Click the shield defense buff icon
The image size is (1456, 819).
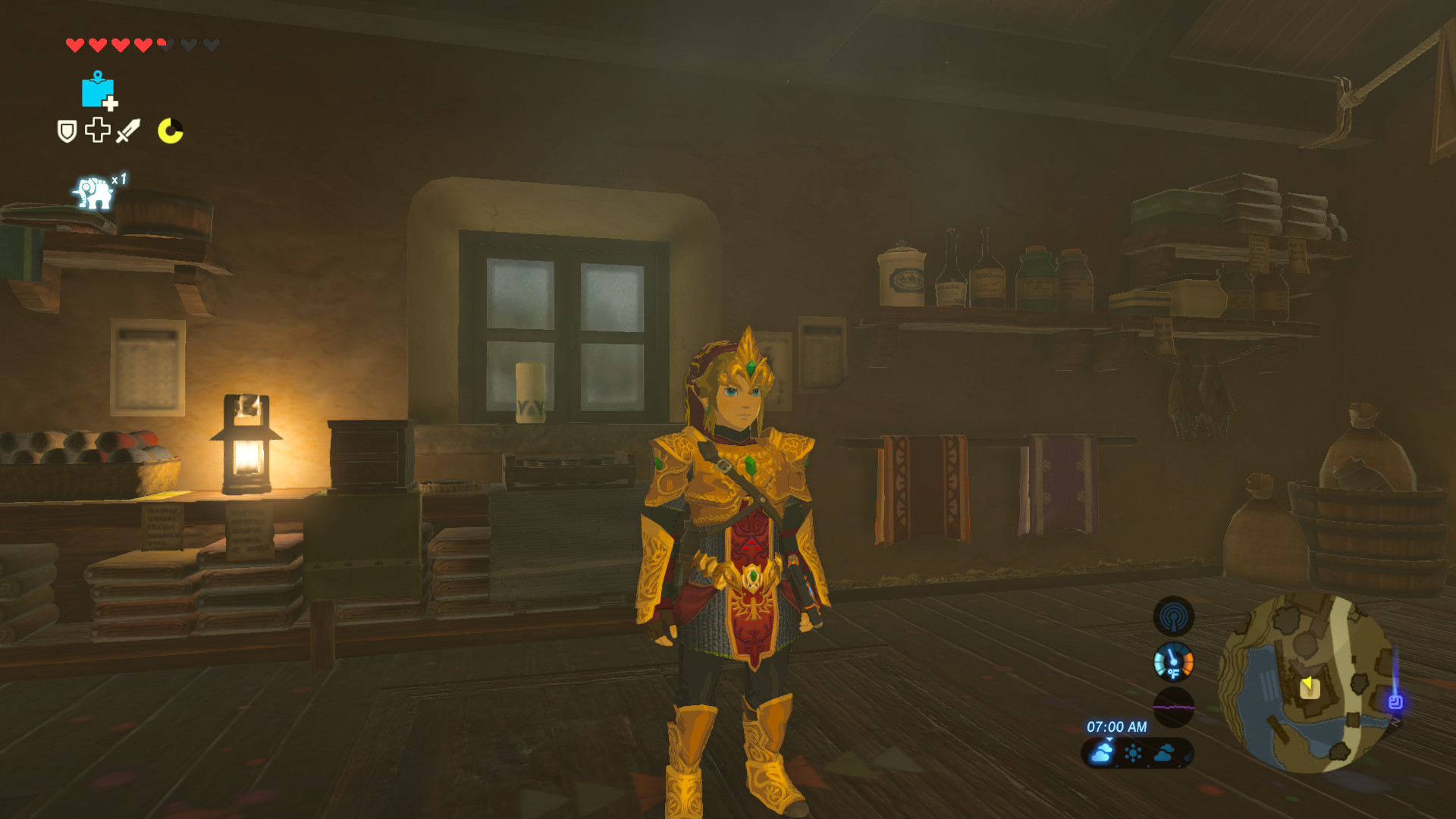pyautogui.click(x=66, y=130)
